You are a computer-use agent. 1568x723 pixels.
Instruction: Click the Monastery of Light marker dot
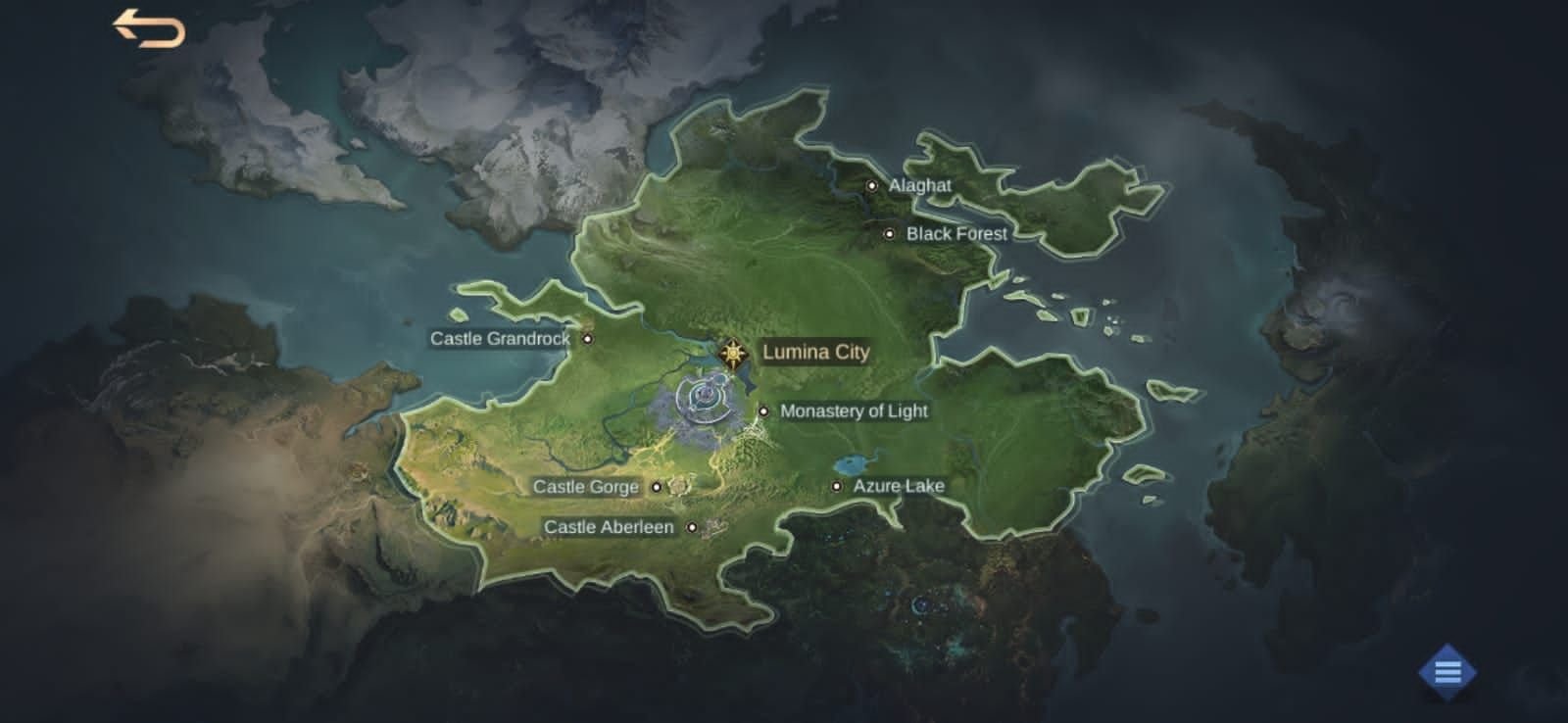pos(762,411)
